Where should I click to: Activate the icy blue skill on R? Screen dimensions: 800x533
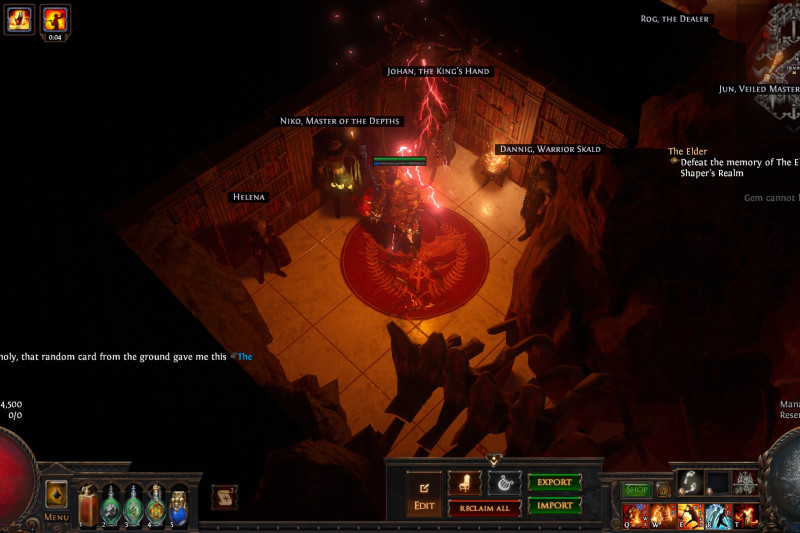718,516
